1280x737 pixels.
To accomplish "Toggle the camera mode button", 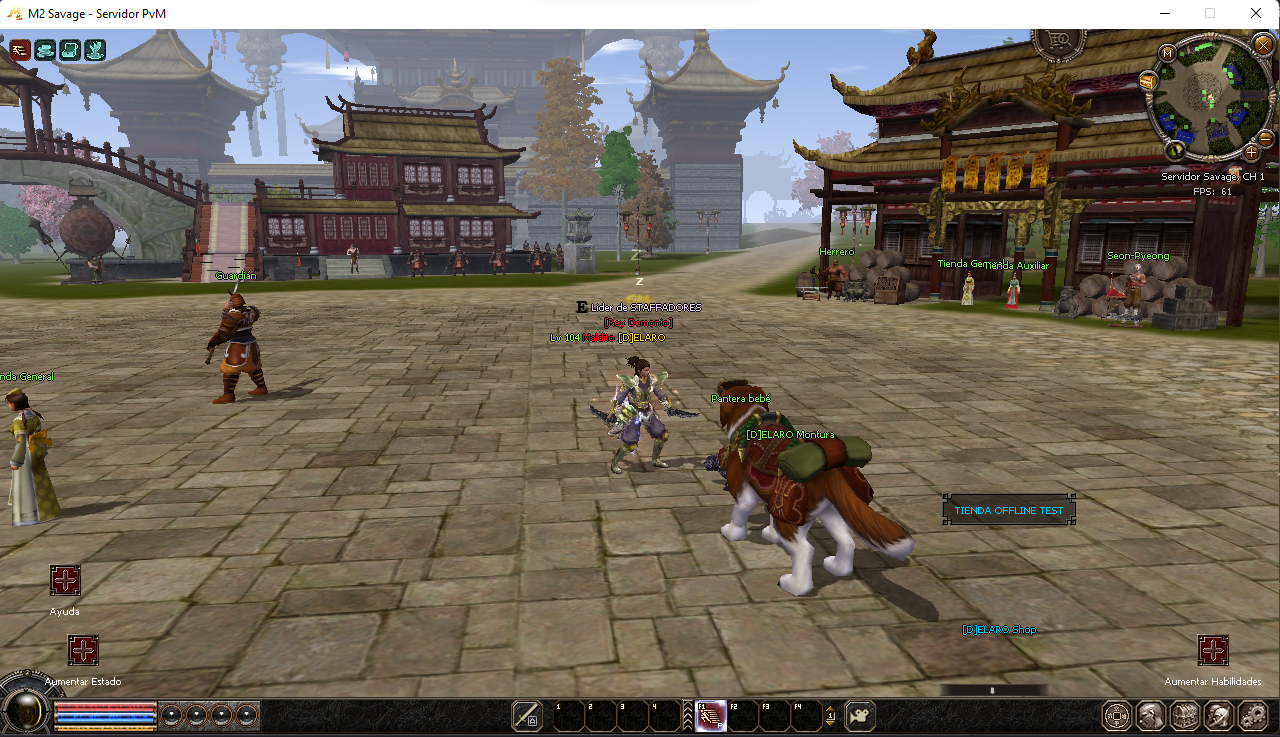I will (x=859, y=716).
